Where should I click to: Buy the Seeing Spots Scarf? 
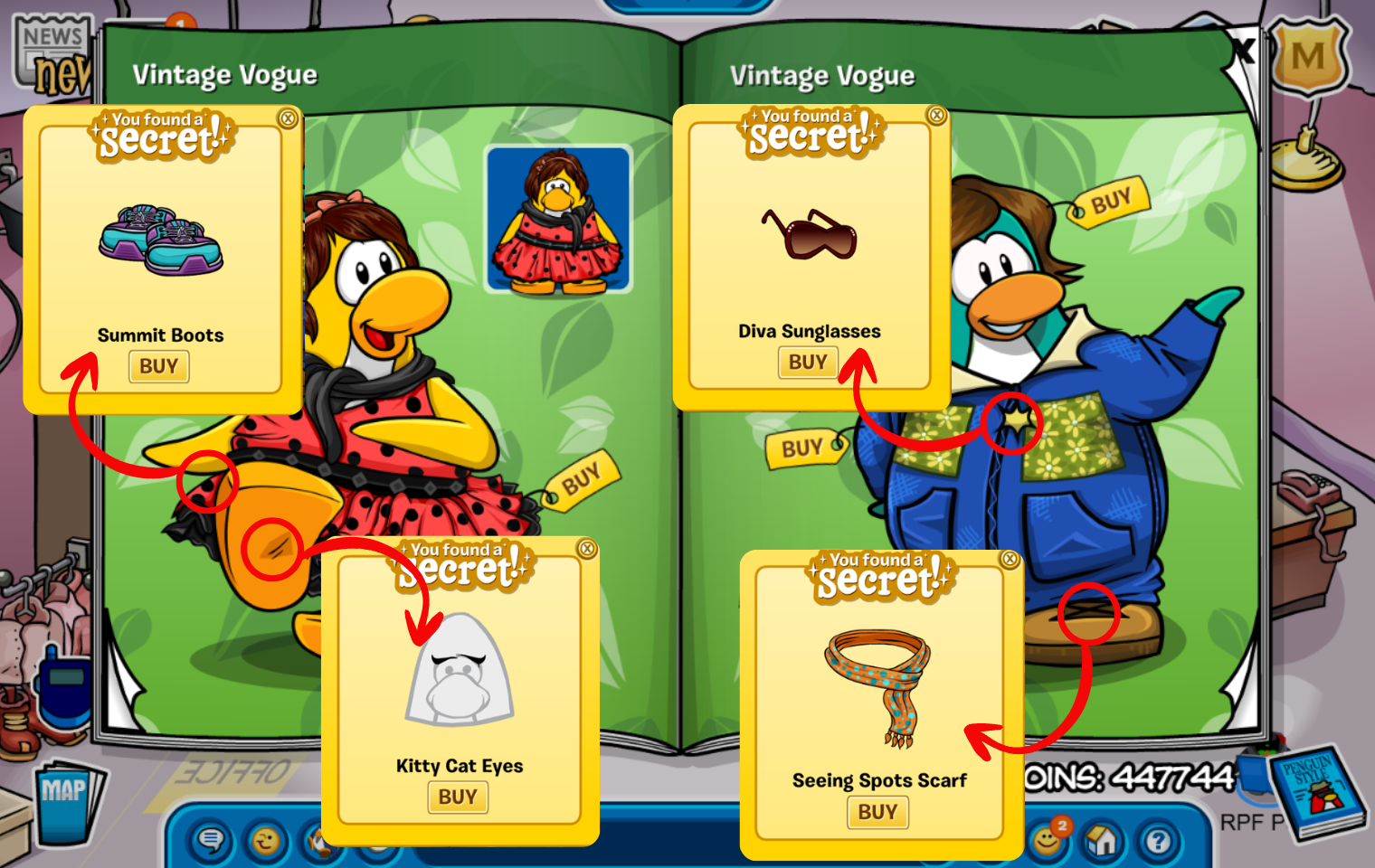(877, 812)
